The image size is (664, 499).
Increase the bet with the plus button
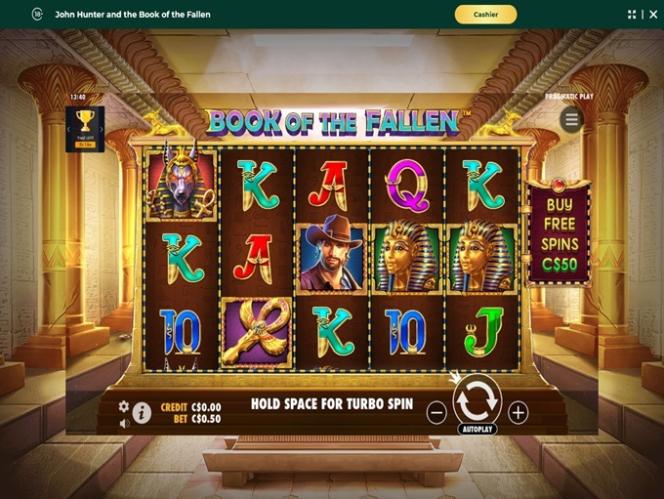tap(517, 411)
